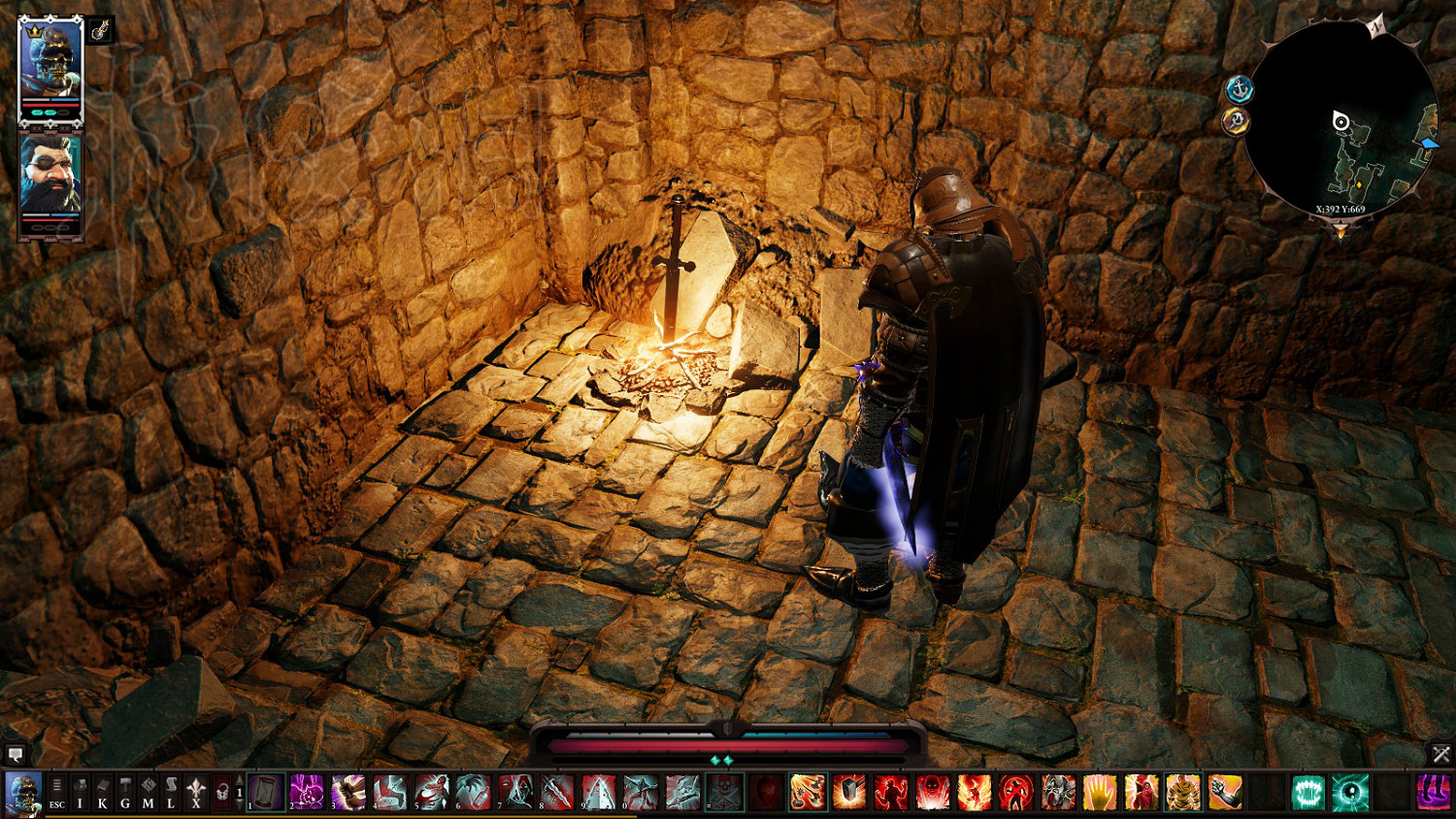The image size is (1456, 819).
Task: Activate the teal fanged mouth skill
Action: click(1308, 792)
